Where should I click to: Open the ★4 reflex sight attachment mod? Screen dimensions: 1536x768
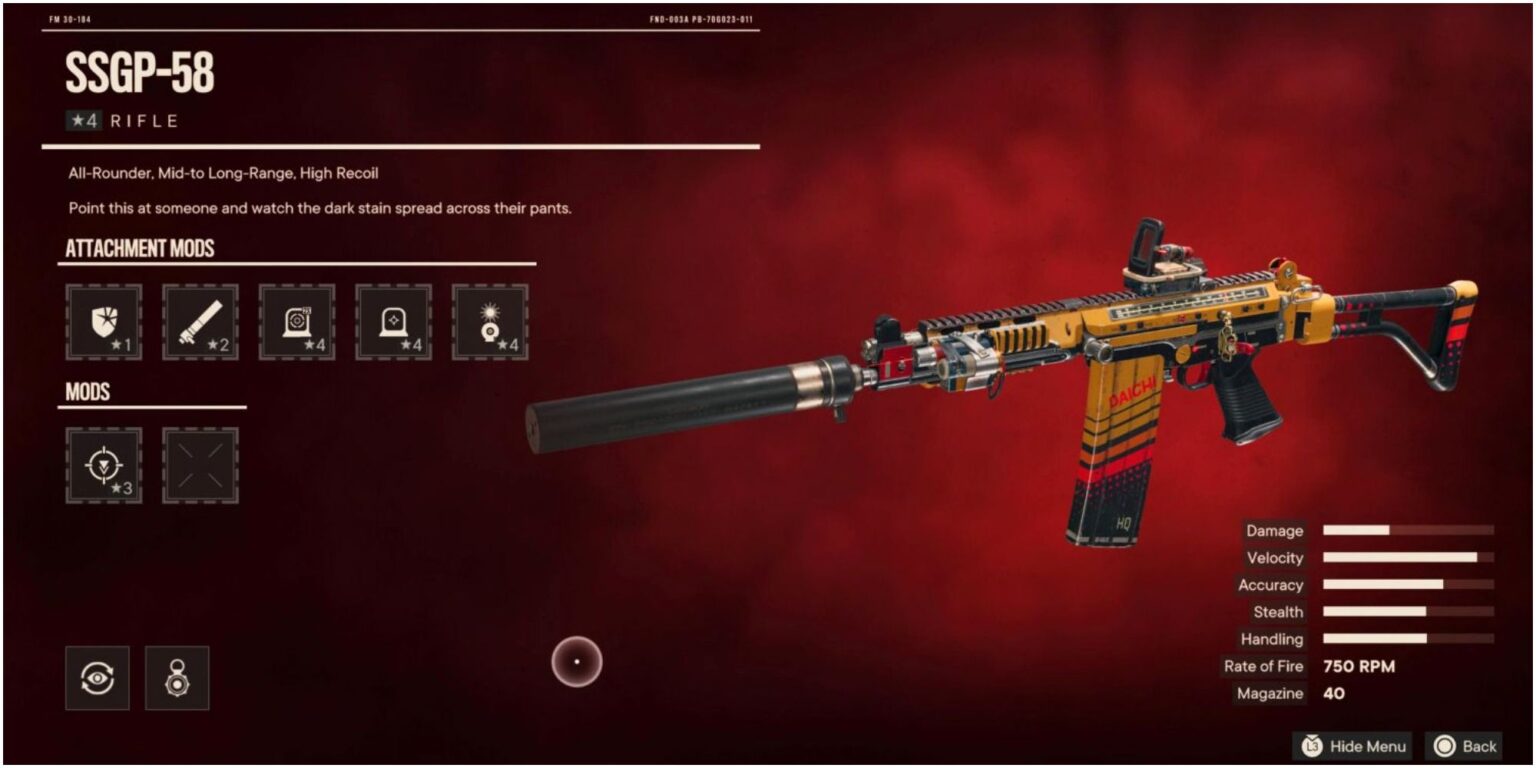tap(394, 322)
